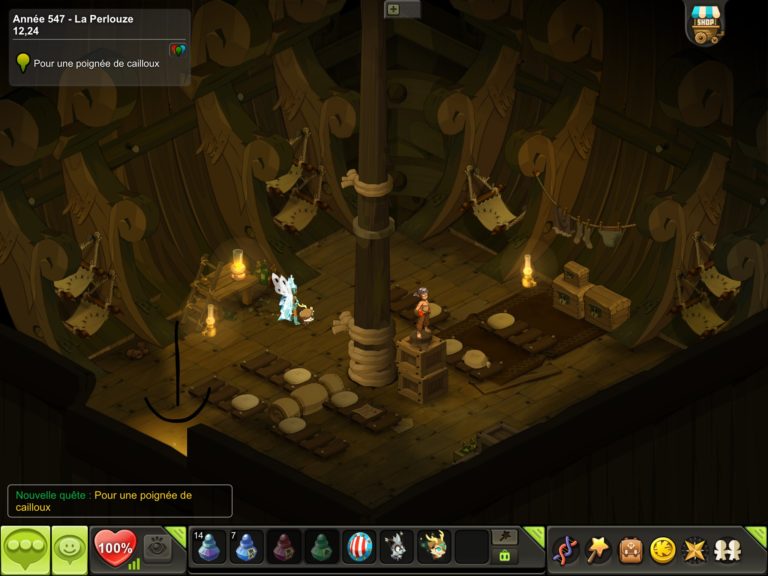Use the blue potion with 7 count
The width and height of the screenshot is (768, 576).
[x=247, y=547]
